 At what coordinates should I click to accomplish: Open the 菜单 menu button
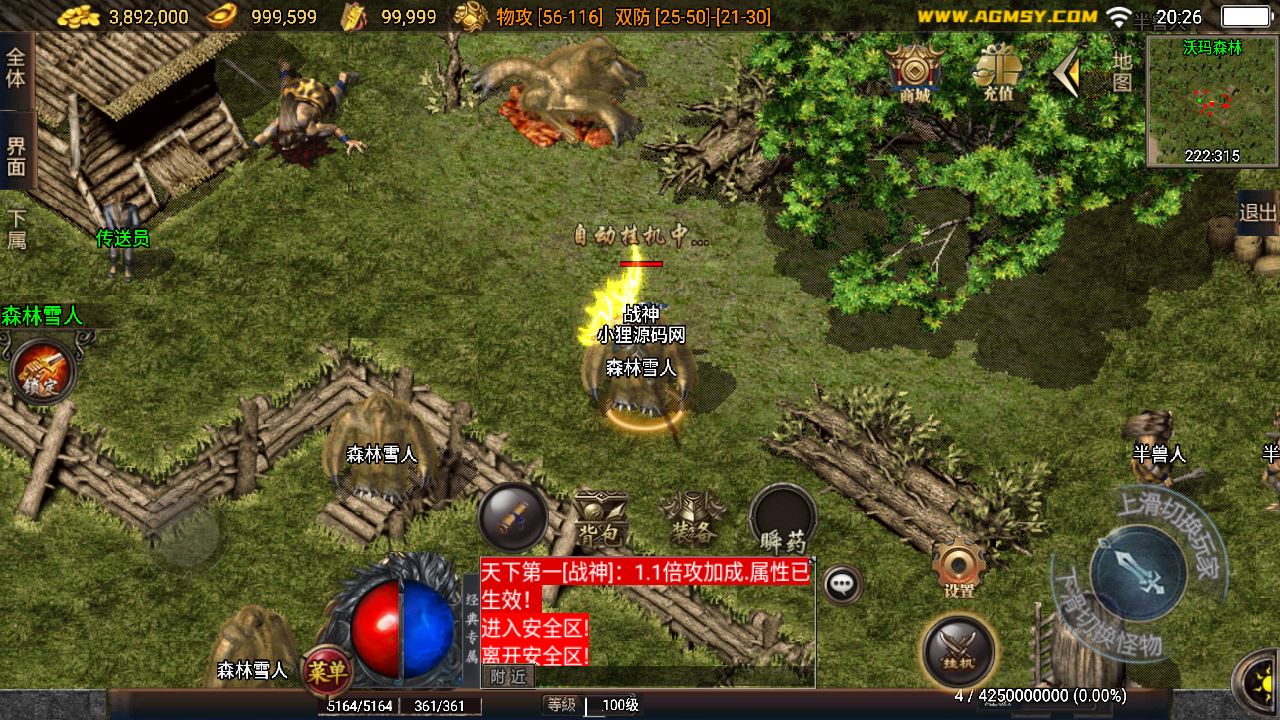[327, 668]
